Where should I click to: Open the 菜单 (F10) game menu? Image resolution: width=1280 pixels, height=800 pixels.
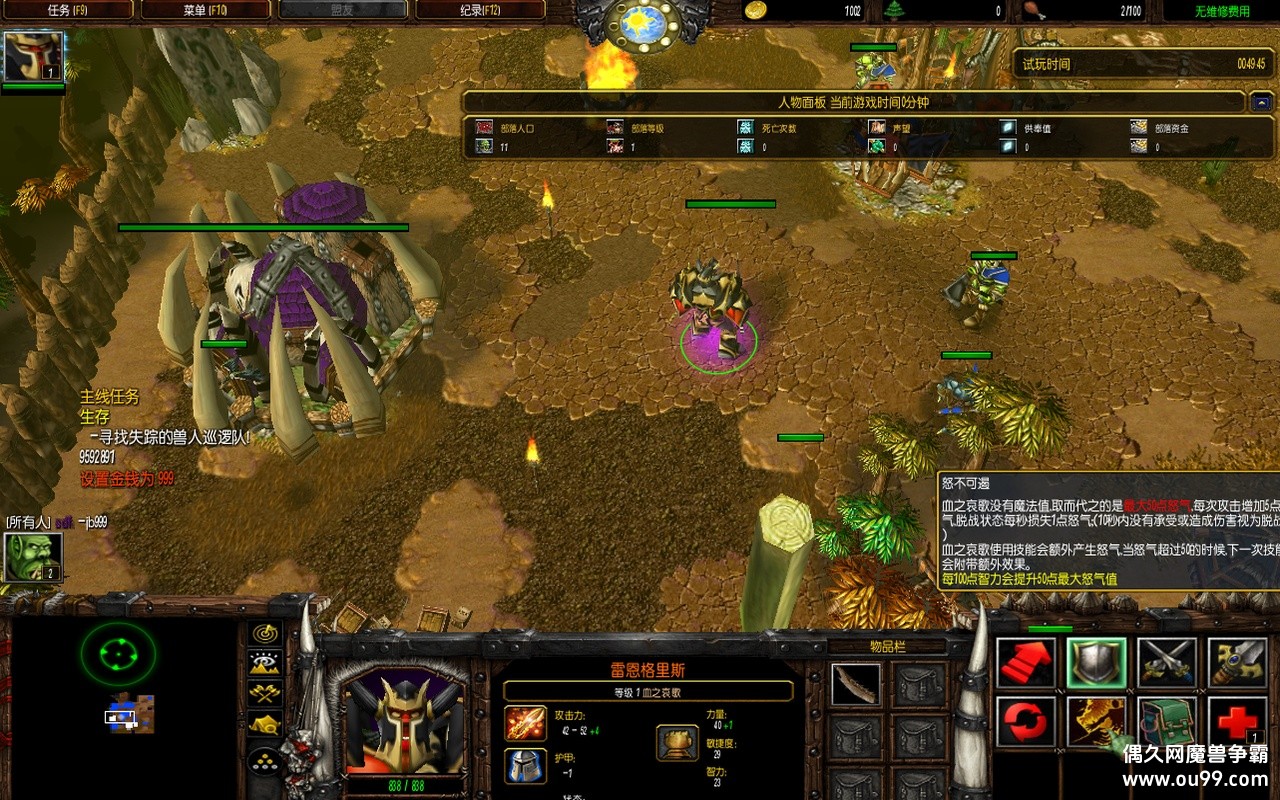pyautogui.click(x=205, y=11)
